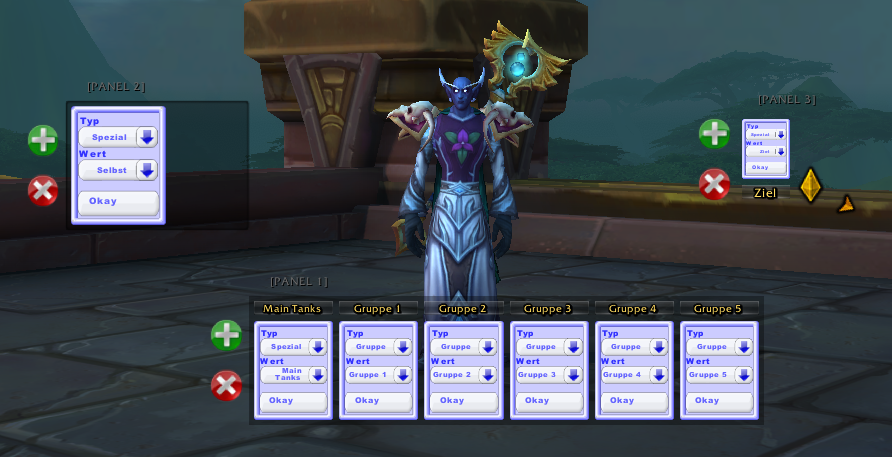Remove Panel 3 with its red X

point(714,184)
